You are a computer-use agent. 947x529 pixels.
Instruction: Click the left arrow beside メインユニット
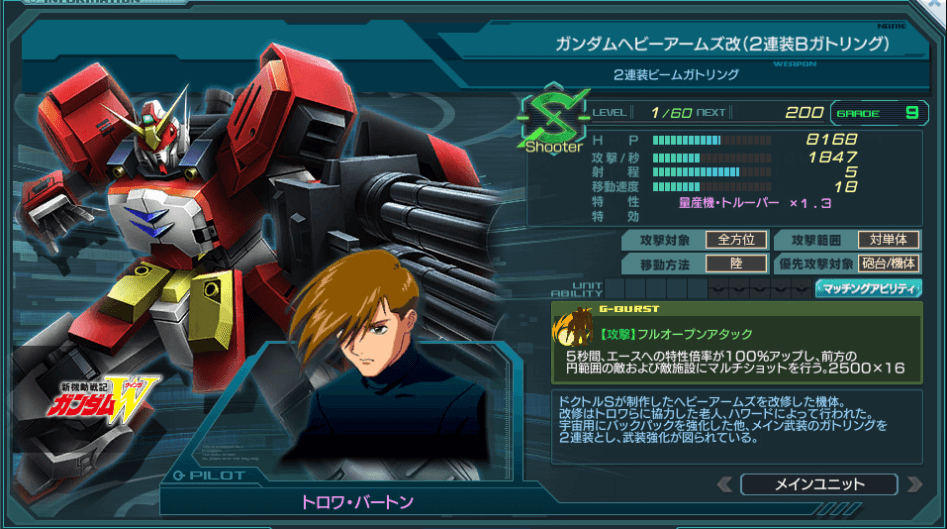[725, 485]
